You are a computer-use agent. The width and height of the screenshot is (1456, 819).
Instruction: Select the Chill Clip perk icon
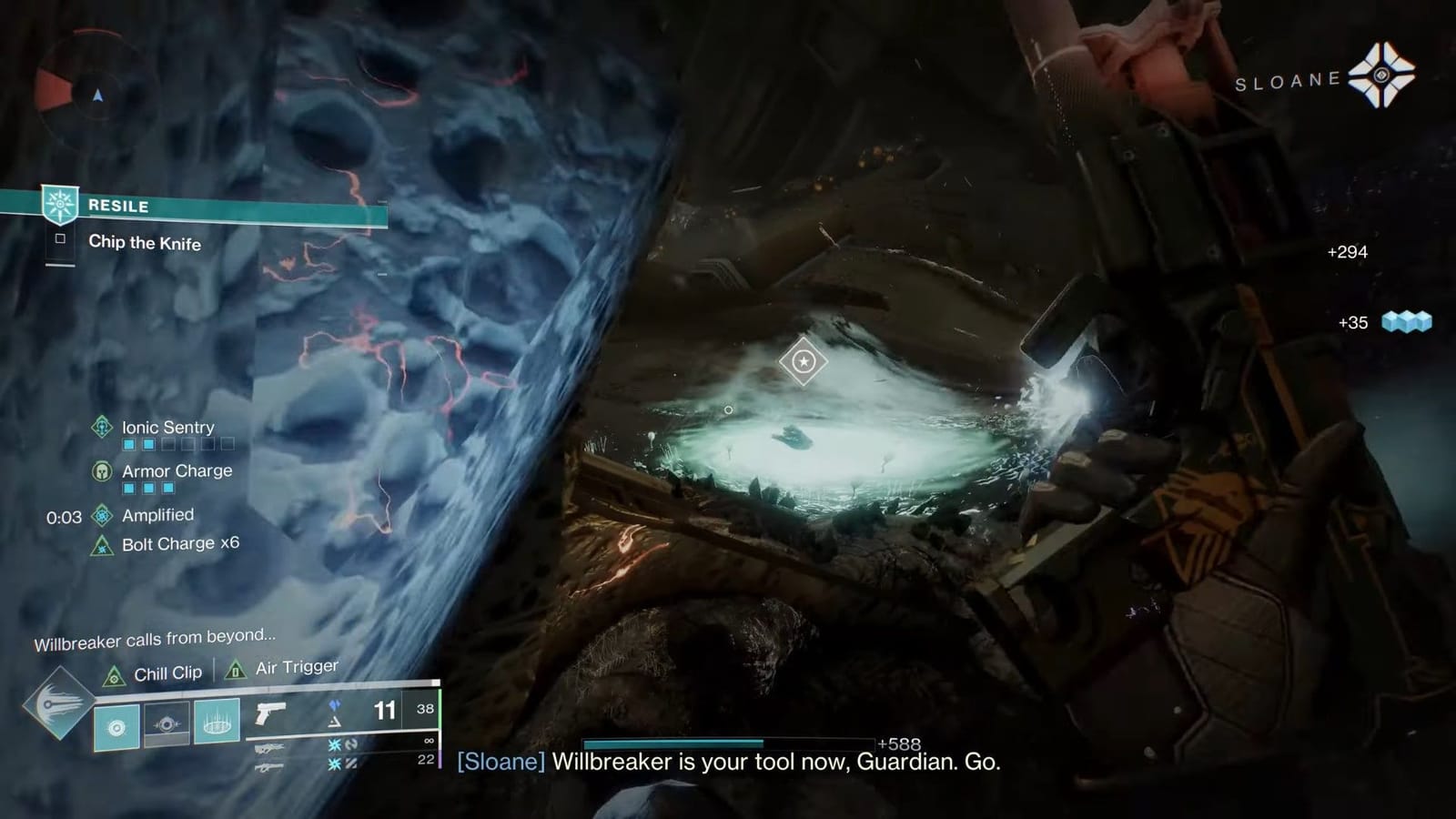point(116,674)
